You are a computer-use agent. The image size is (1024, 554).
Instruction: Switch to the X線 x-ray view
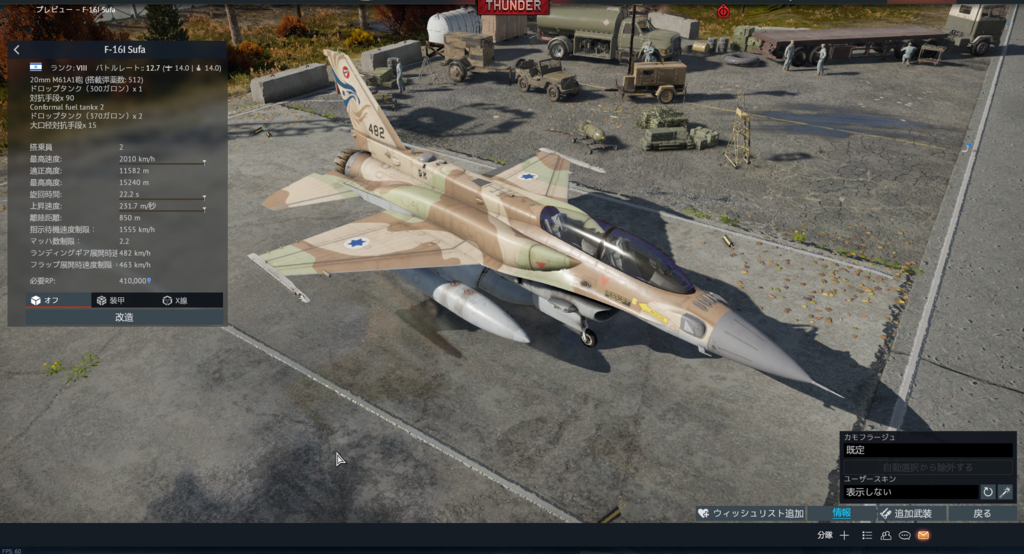click(175, 300)
